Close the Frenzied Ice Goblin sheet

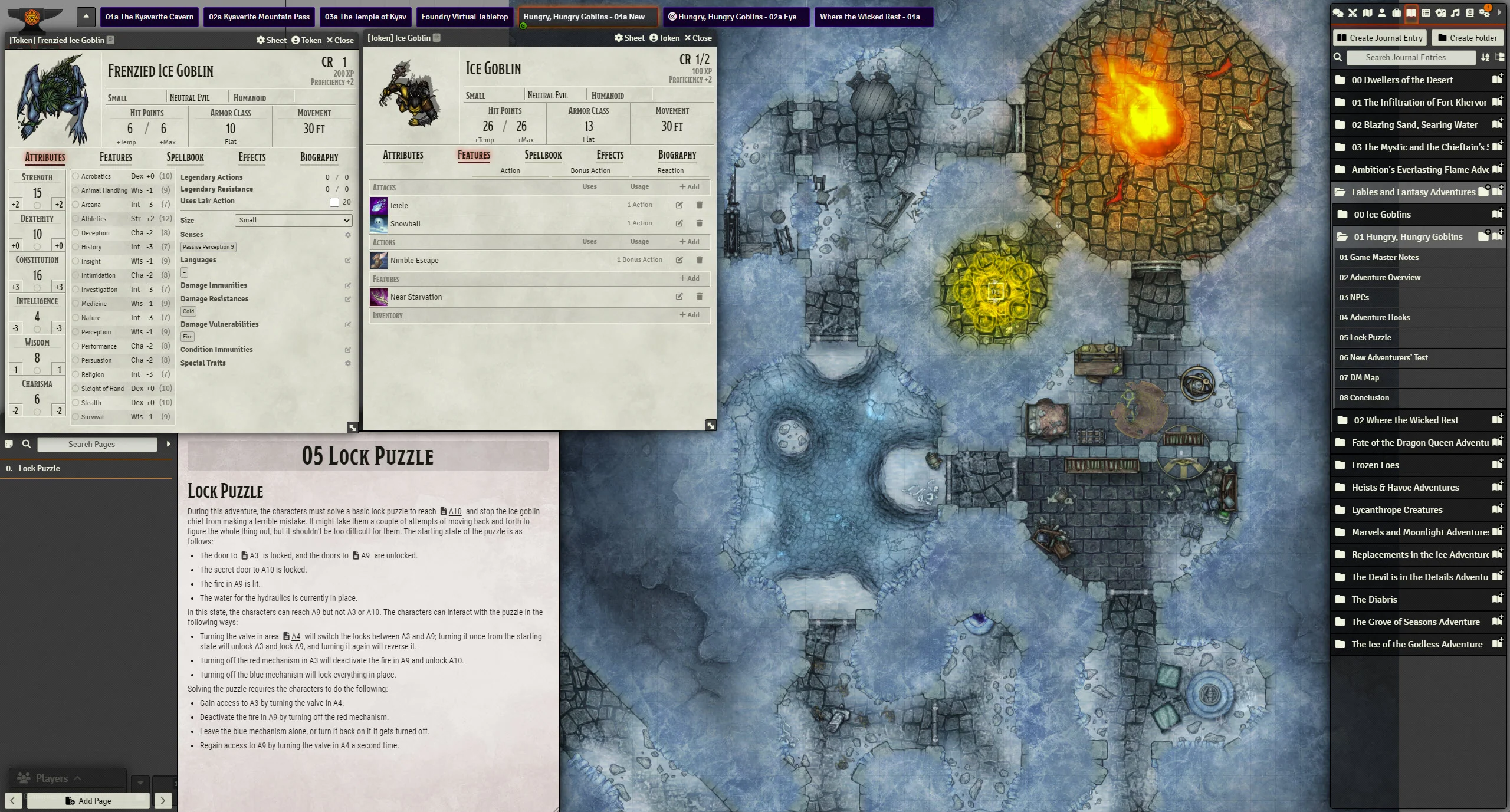pos(340,40)
